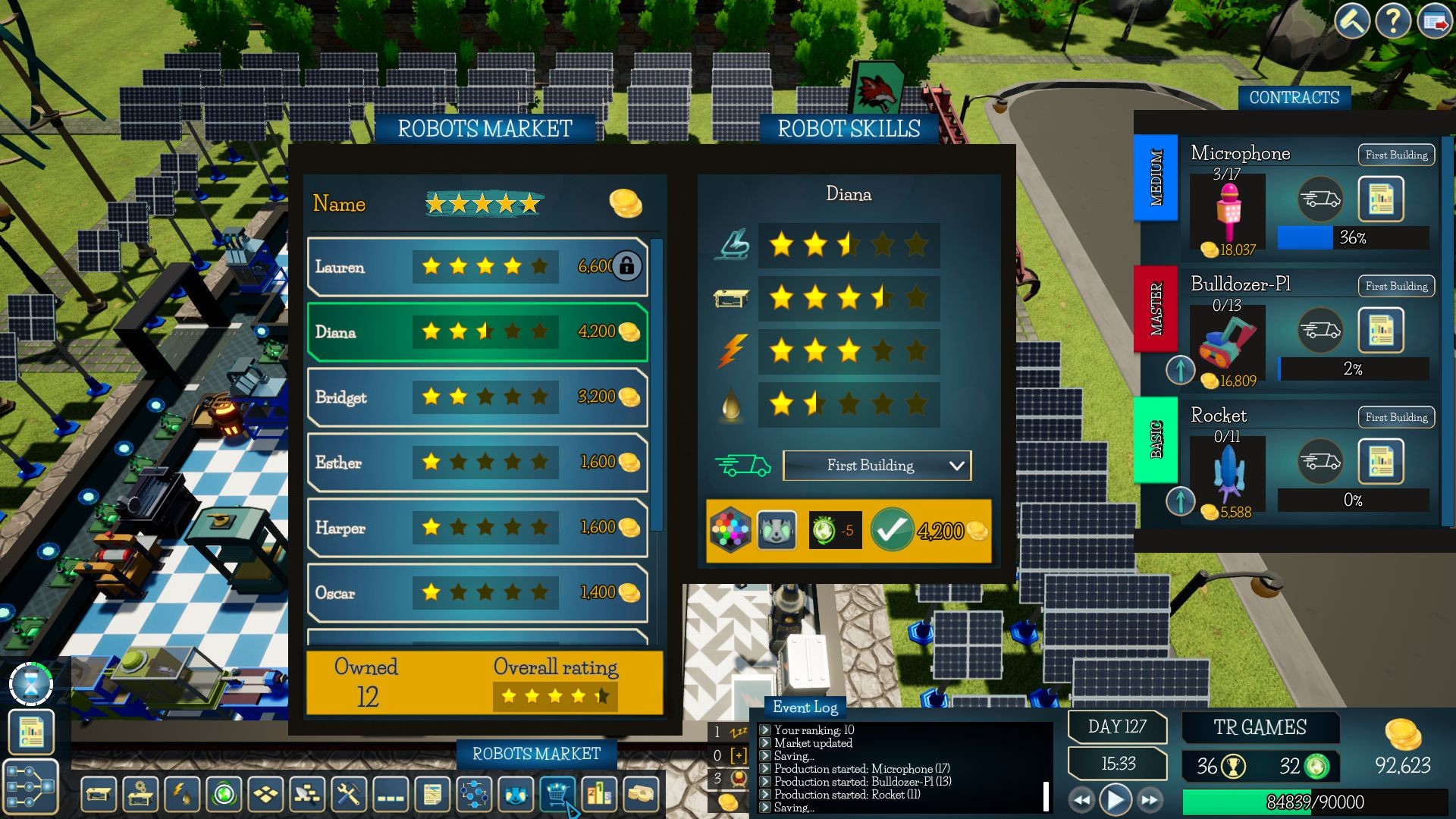This screenshot has width=1456, height=819.
Task: Expand the 'Market updated' log entry
Action: click(764, 743)
